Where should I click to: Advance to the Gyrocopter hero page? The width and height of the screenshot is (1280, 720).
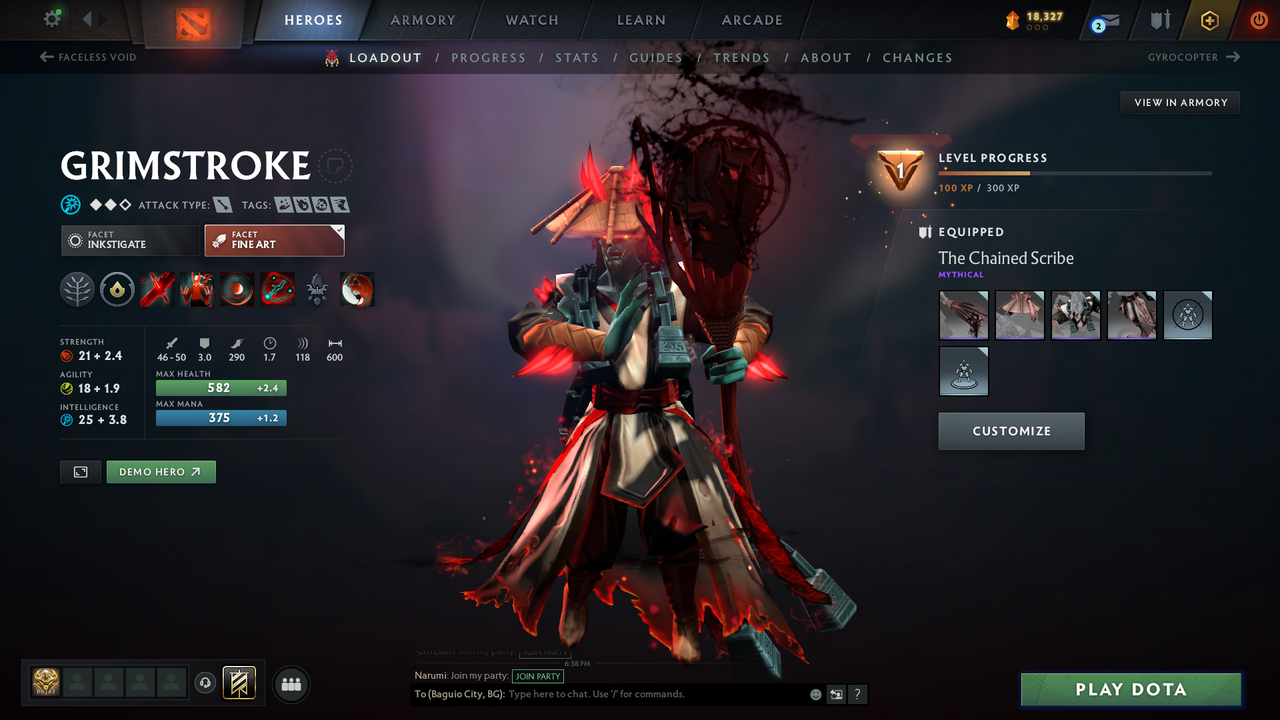pyautogui.click(x=1192, y=57)
